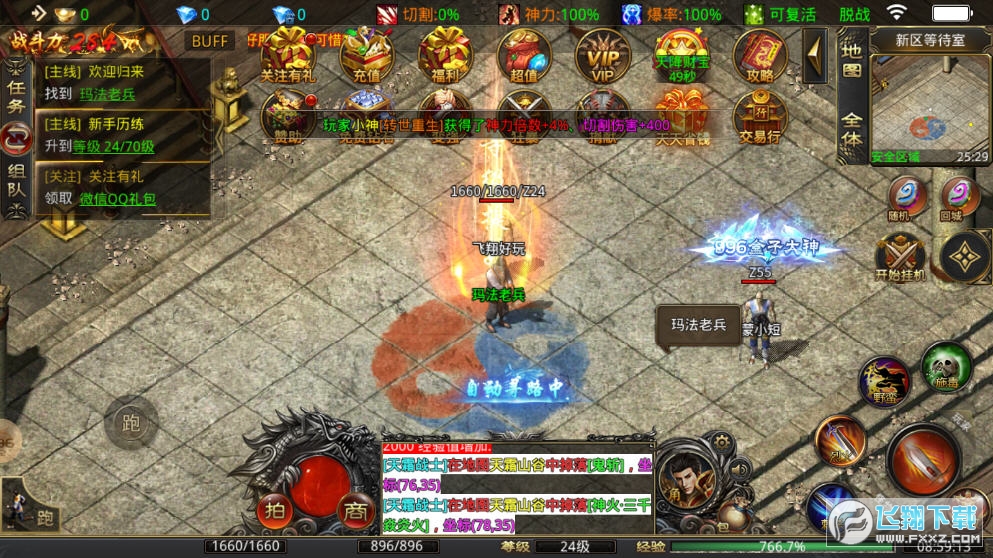Open the 福利 welfare gift box

coord(445,53)
